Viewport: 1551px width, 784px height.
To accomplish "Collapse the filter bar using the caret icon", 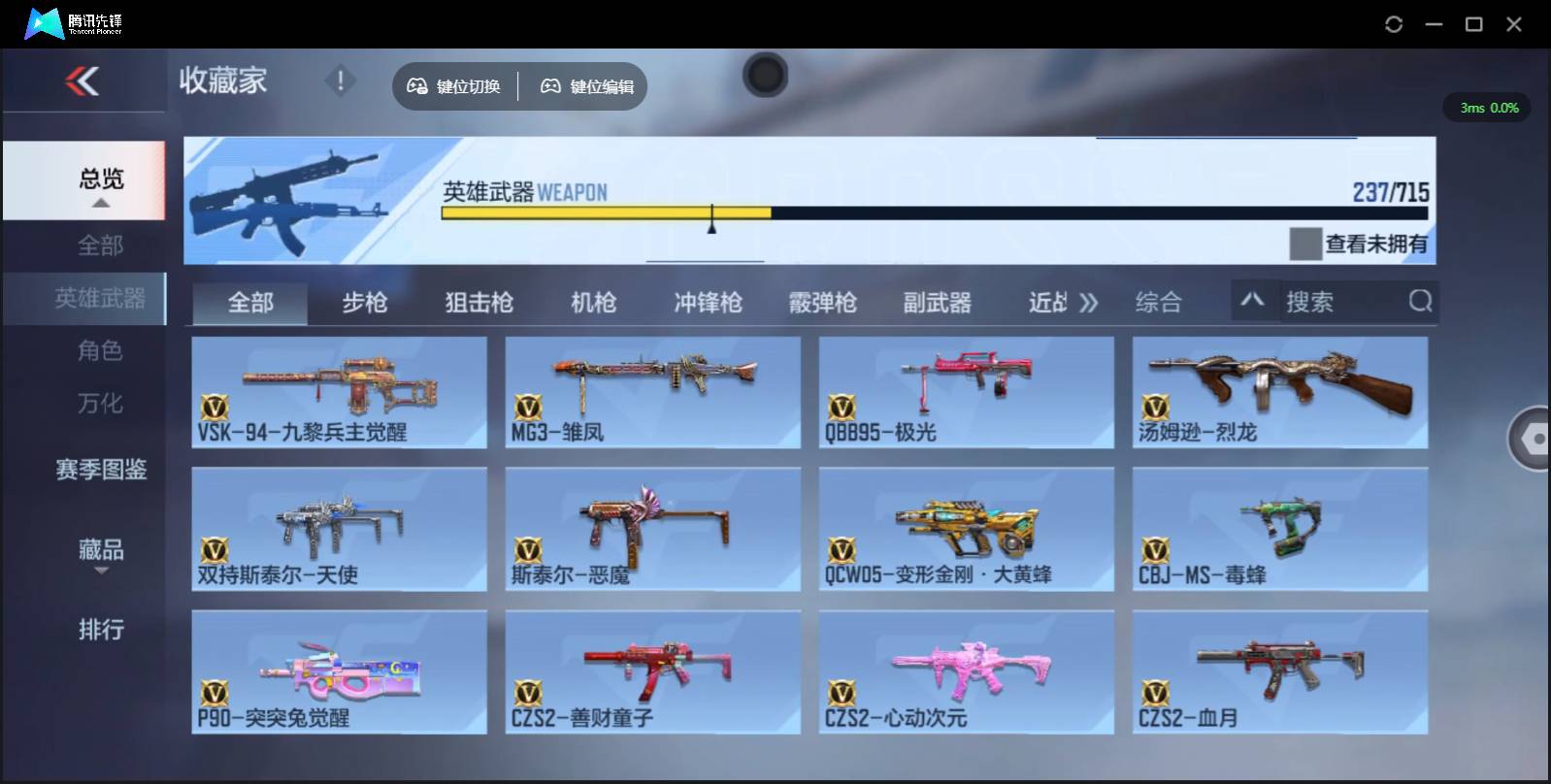I will (1253, 302).
